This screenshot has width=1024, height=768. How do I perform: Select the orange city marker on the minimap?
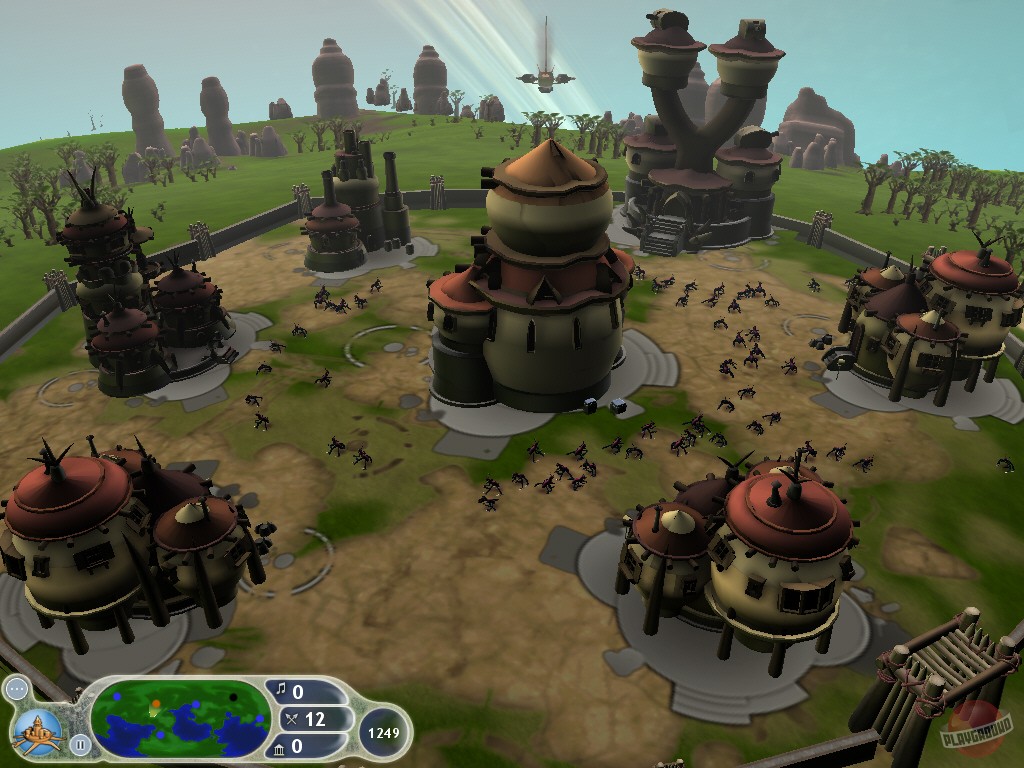(x=155, y=705)
